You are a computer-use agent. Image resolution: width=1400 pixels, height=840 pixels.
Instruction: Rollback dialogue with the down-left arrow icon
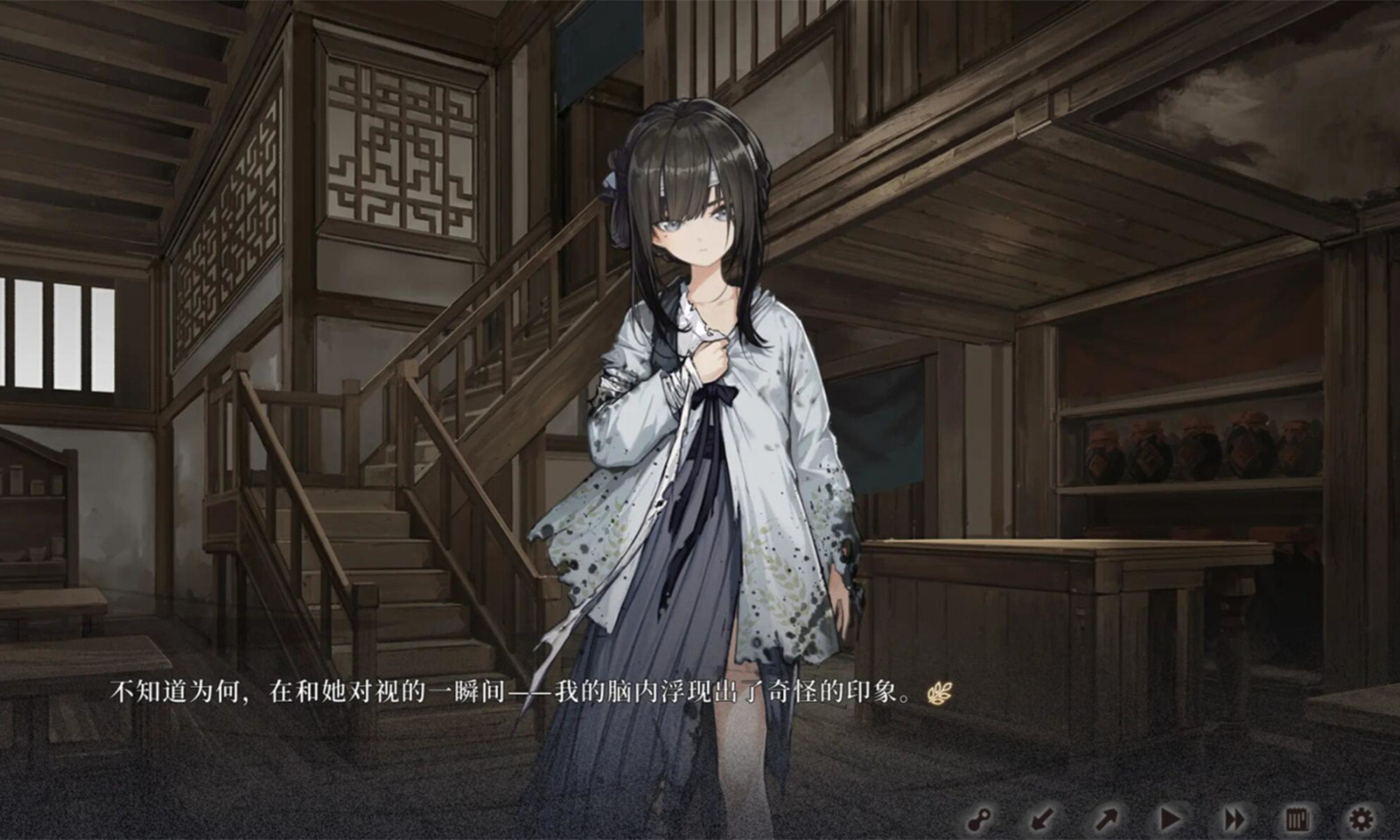click(1041, 818)
